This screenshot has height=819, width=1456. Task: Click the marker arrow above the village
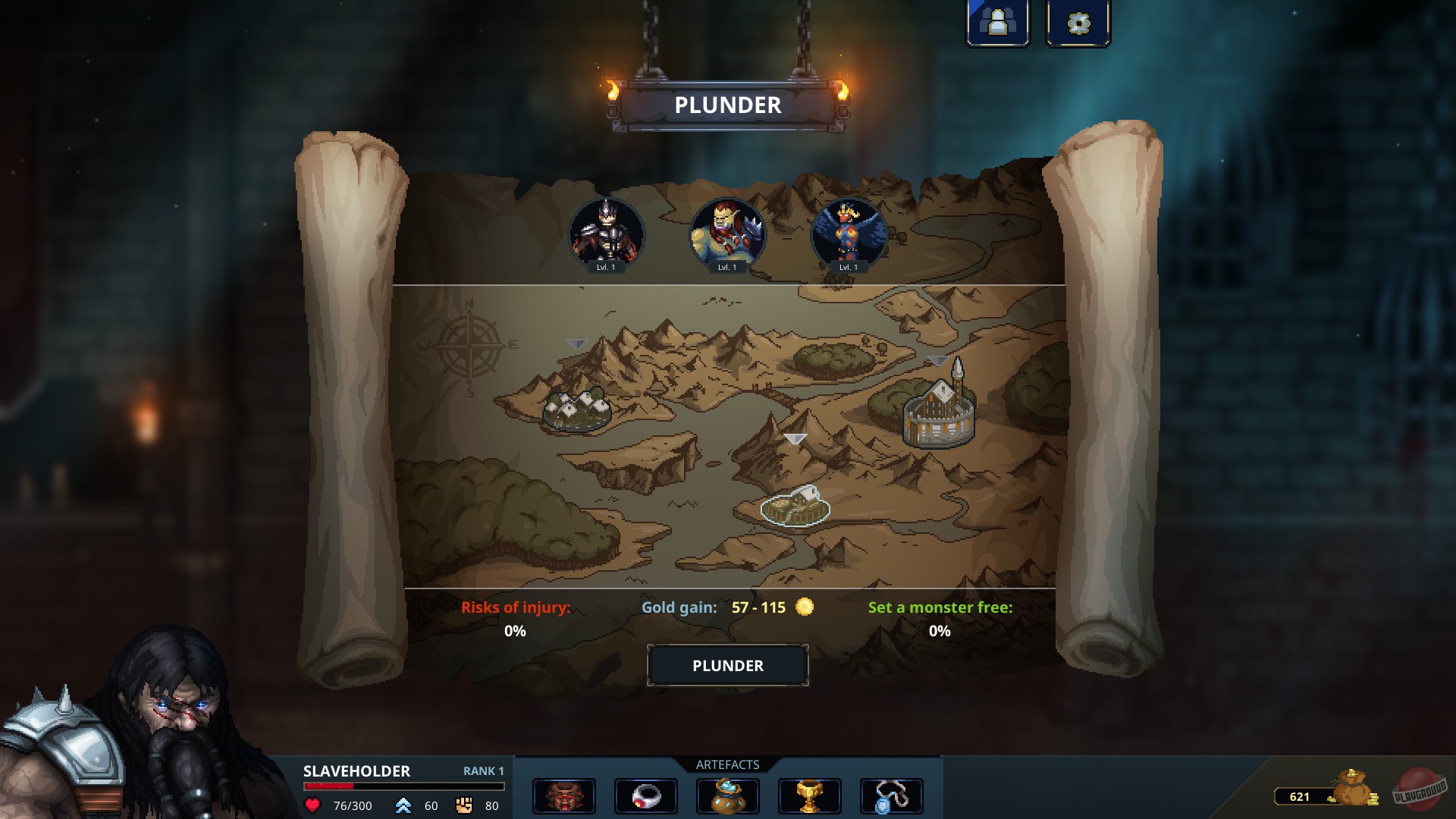click(577, 343)
